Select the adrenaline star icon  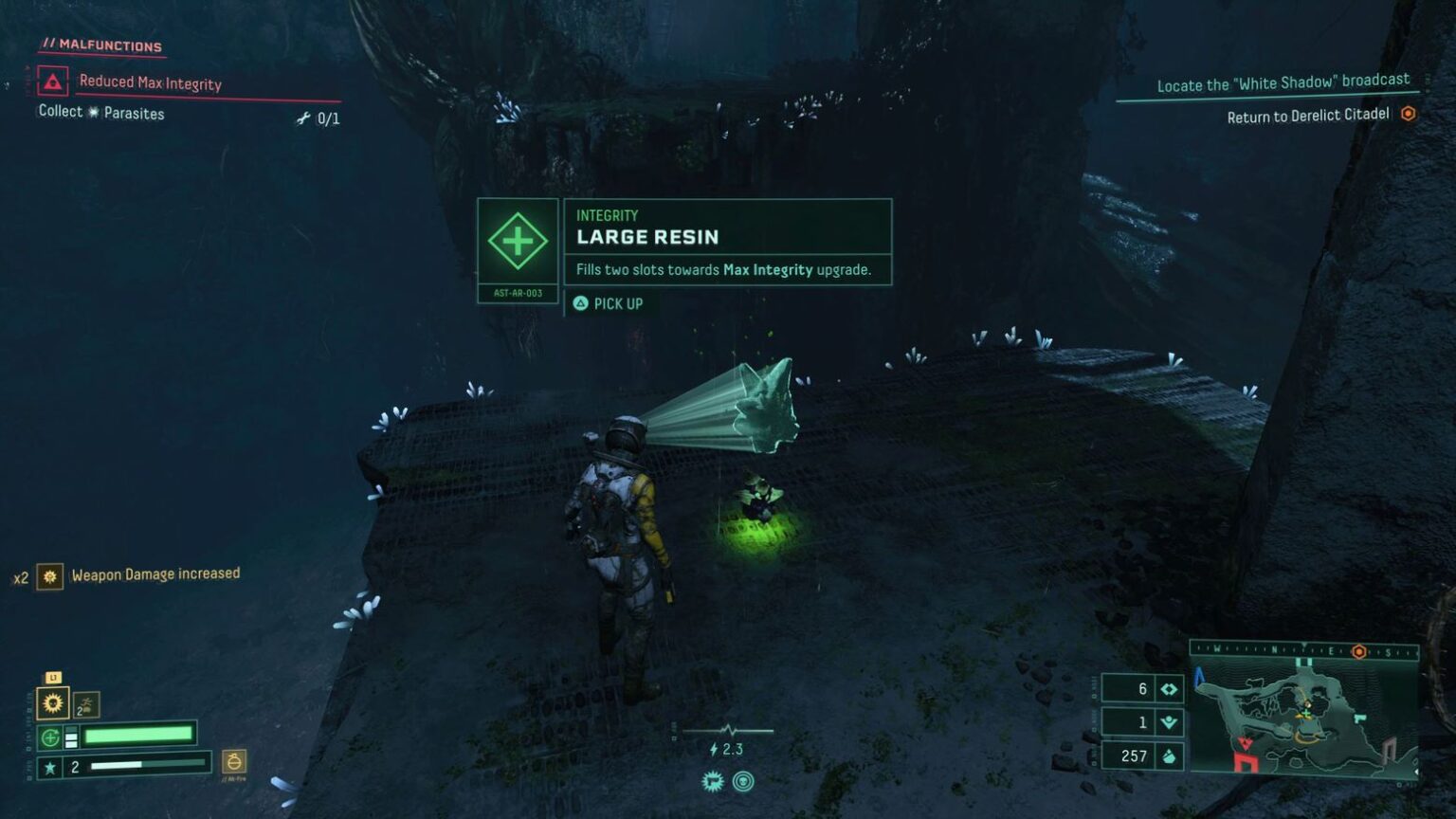point(49,765)
